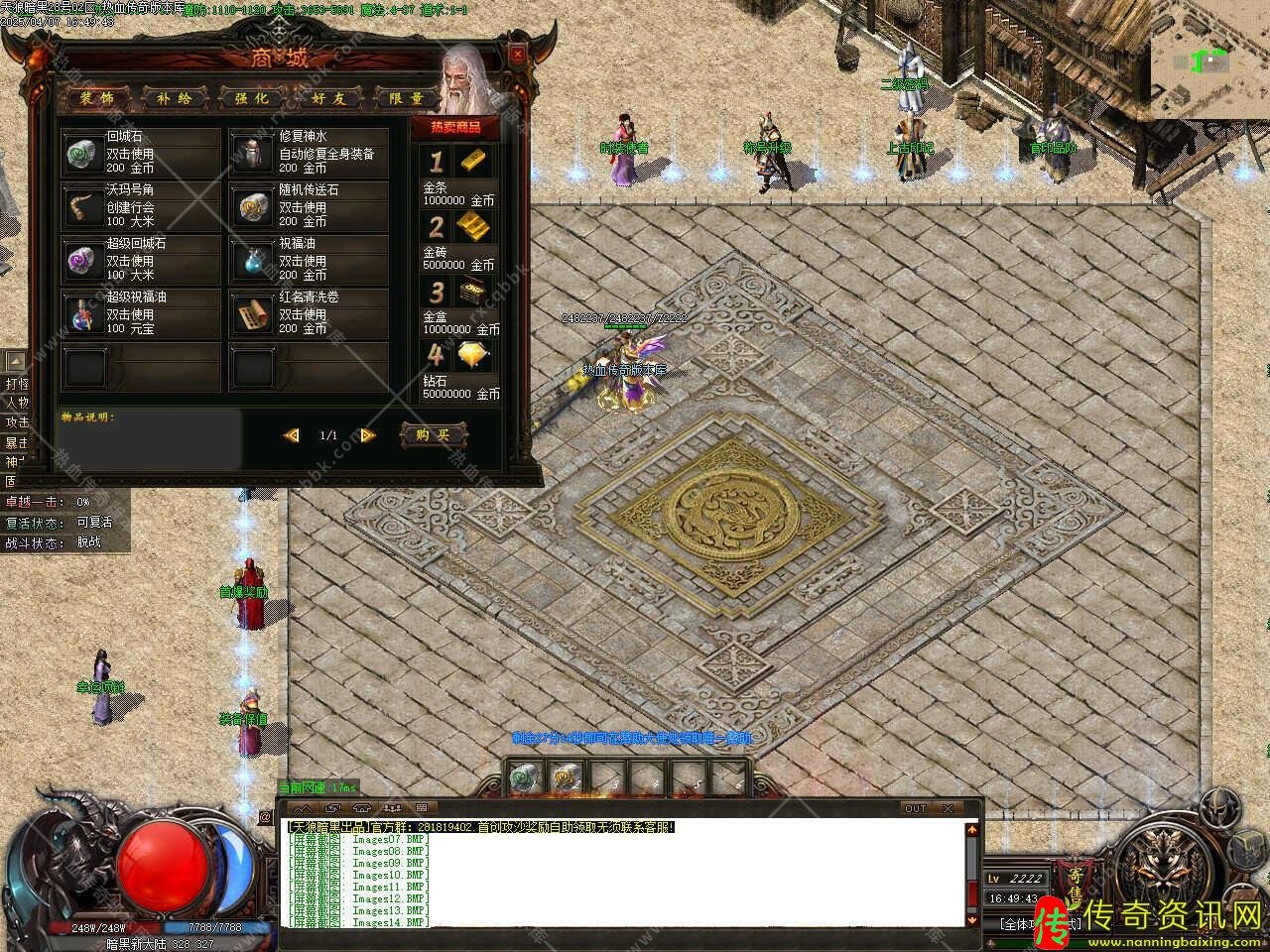Select the 回城石 item in the shop

pyautogui.click(x=81, y=154)
